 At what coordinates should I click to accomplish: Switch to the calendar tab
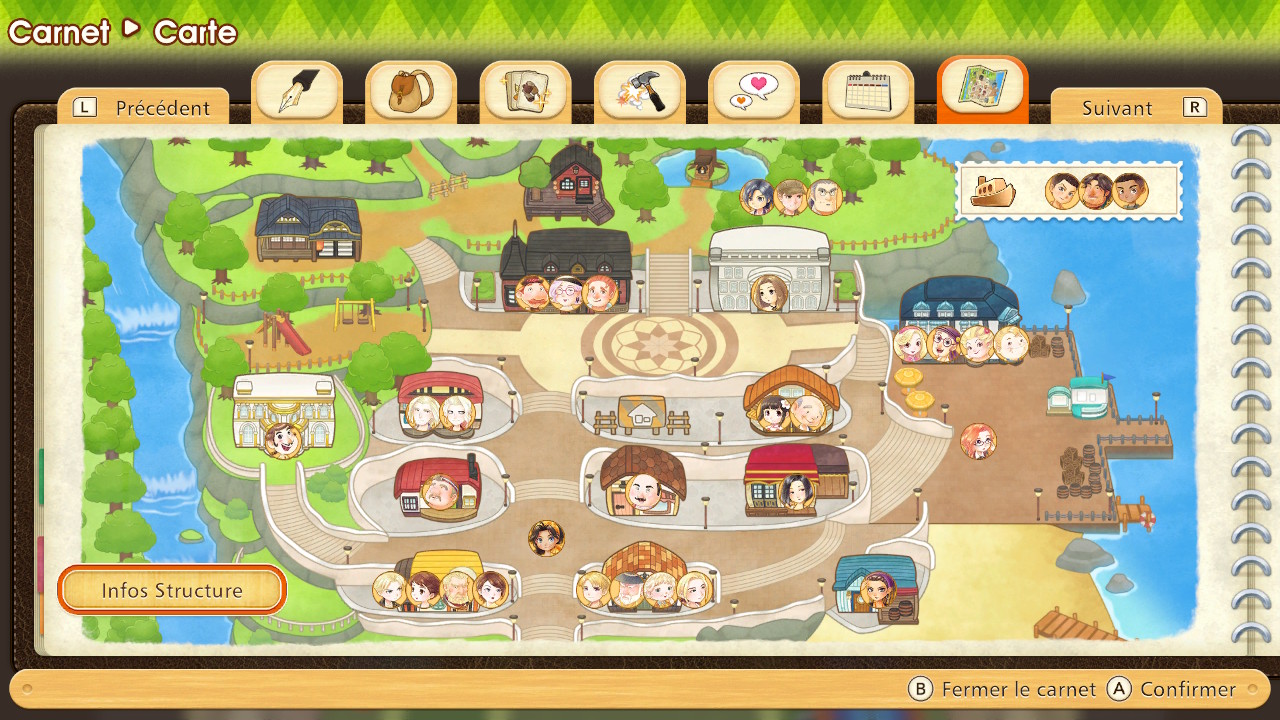coord(868,92)
